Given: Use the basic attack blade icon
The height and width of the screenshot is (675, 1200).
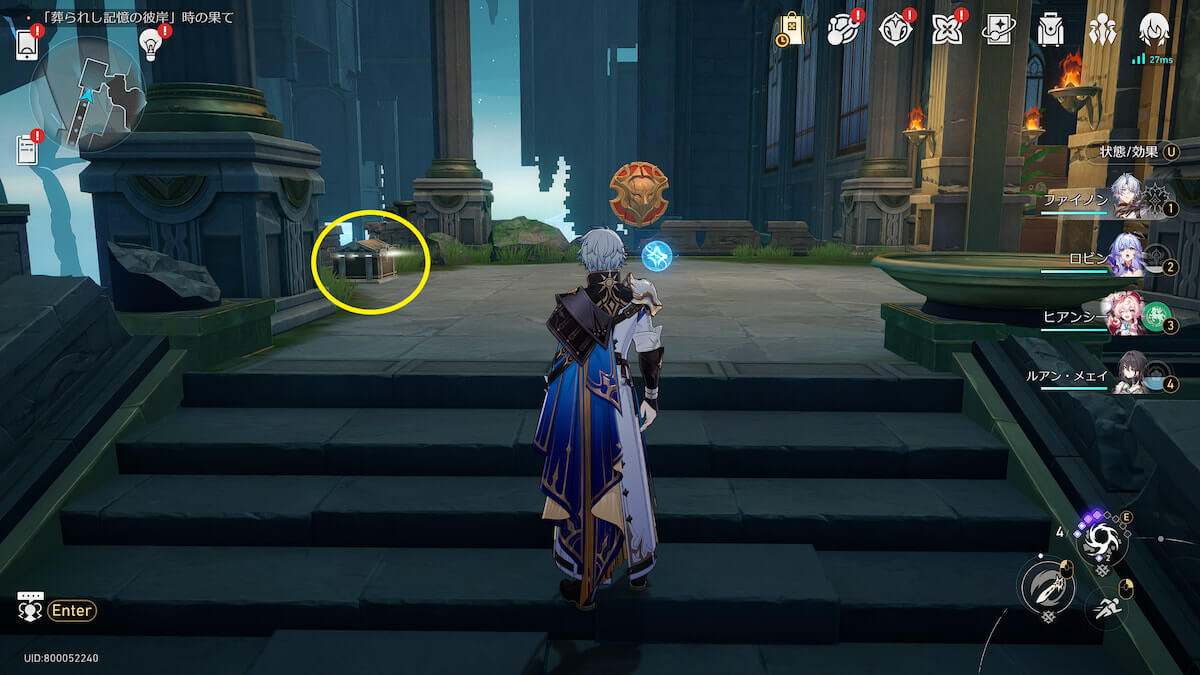Looking at the screenshot, I should pyautogui.click(x=1046, y=586).
